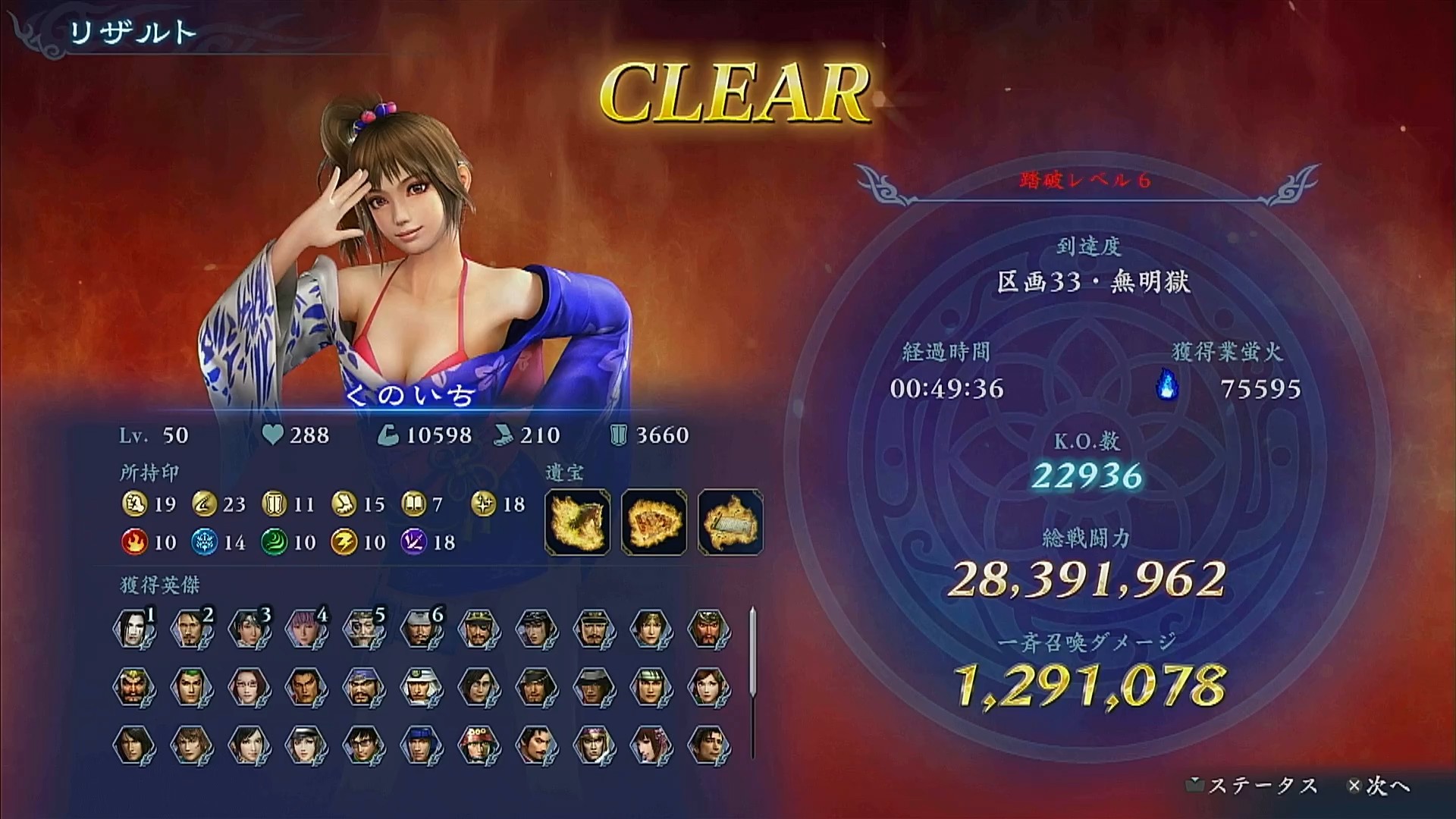Click the gold open-book seal icon

pyautogui.click(x=414, y=504)
